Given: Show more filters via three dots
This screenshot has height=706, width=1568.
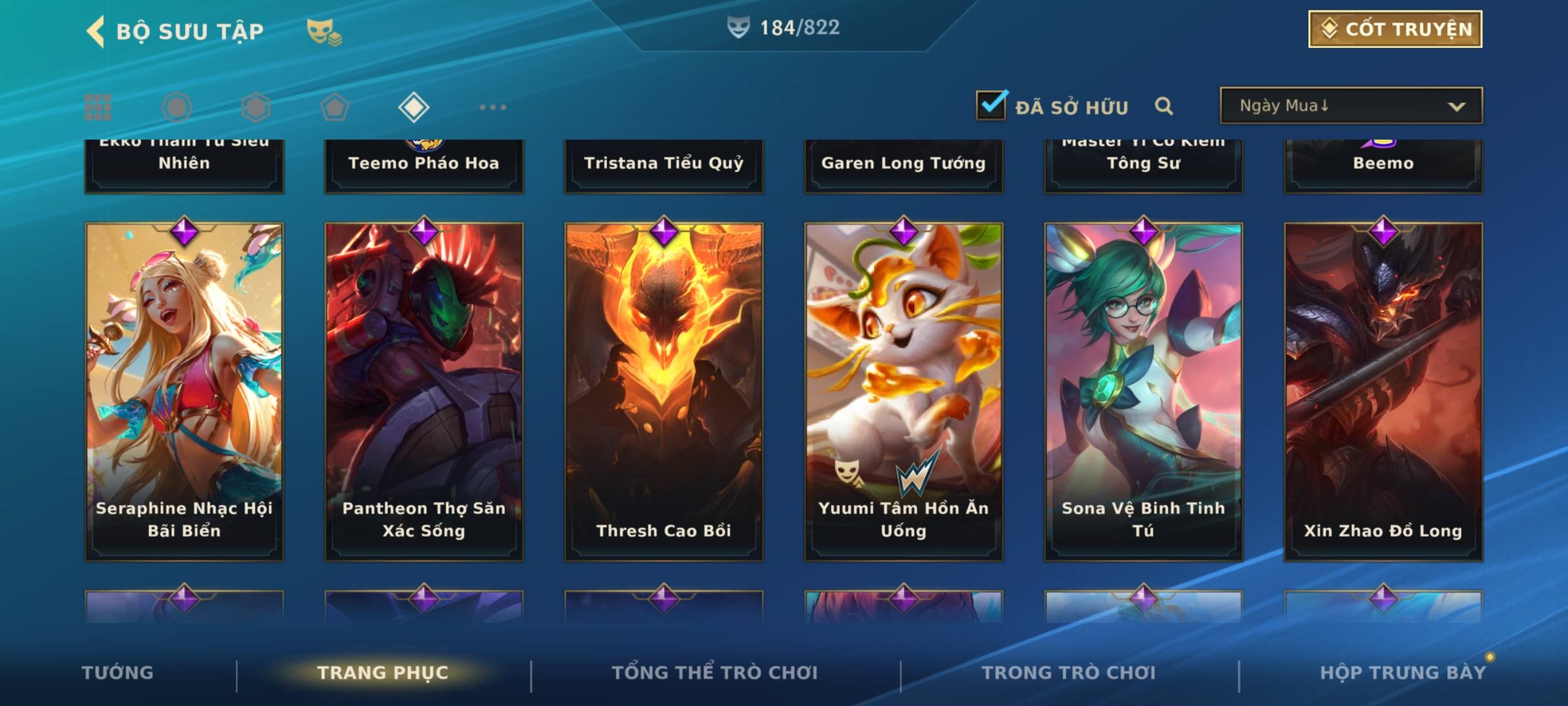Looking at the screenshot, I should tap(493, 107).
